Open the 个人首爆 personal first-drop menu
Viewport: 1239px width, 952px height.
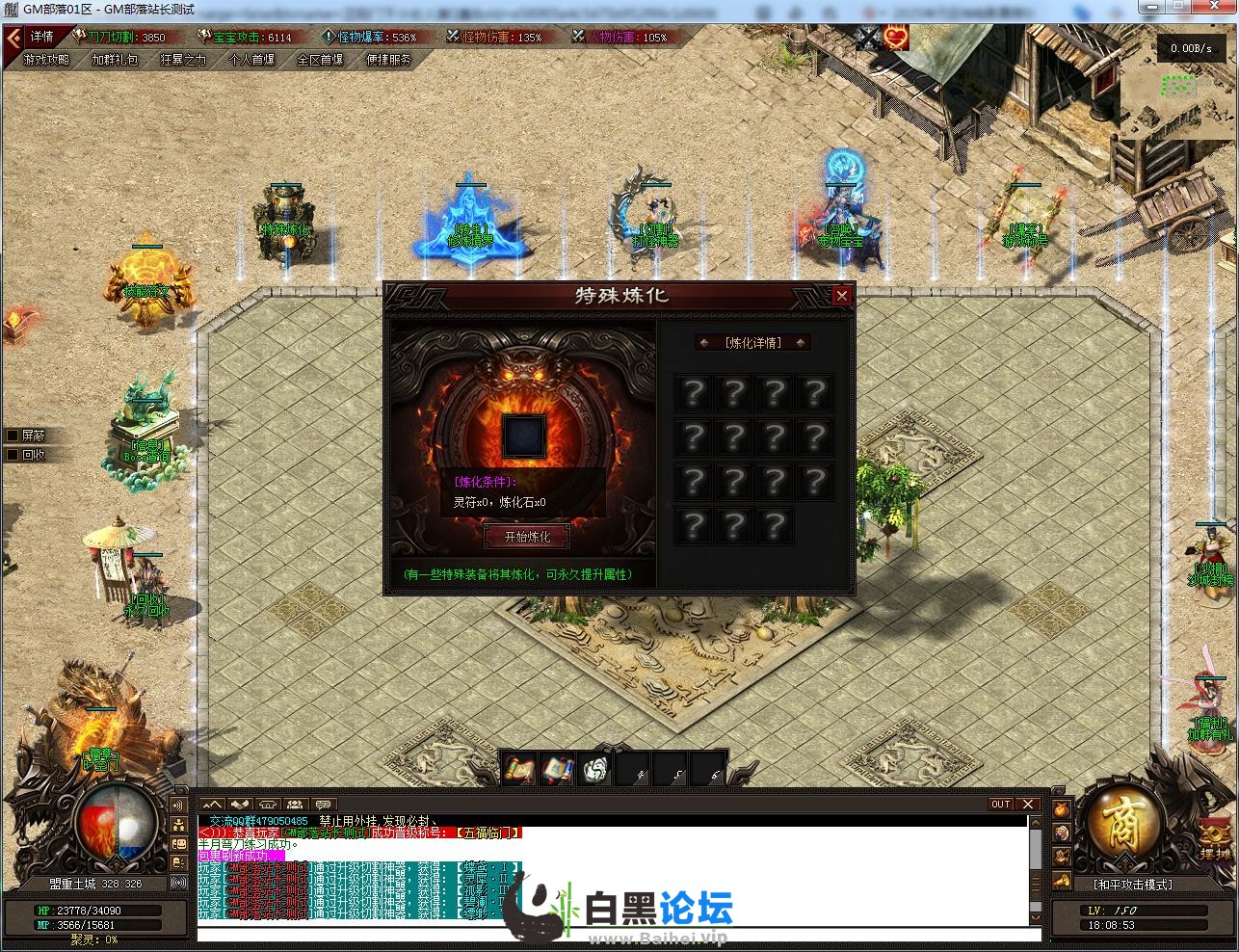pos(251,60)
